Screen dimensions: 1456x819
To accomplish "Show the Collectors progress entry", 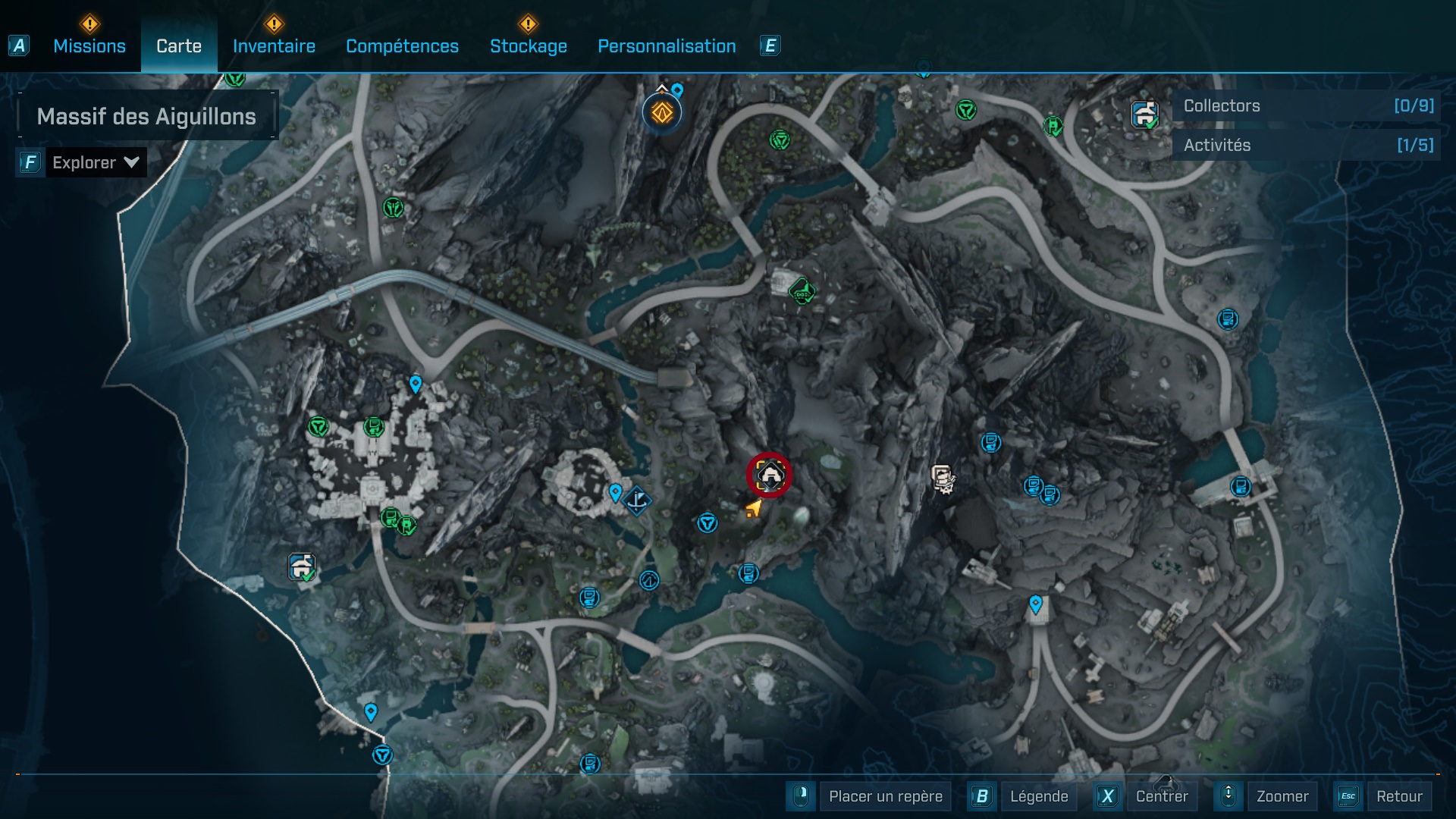I will click(1307, 106).
